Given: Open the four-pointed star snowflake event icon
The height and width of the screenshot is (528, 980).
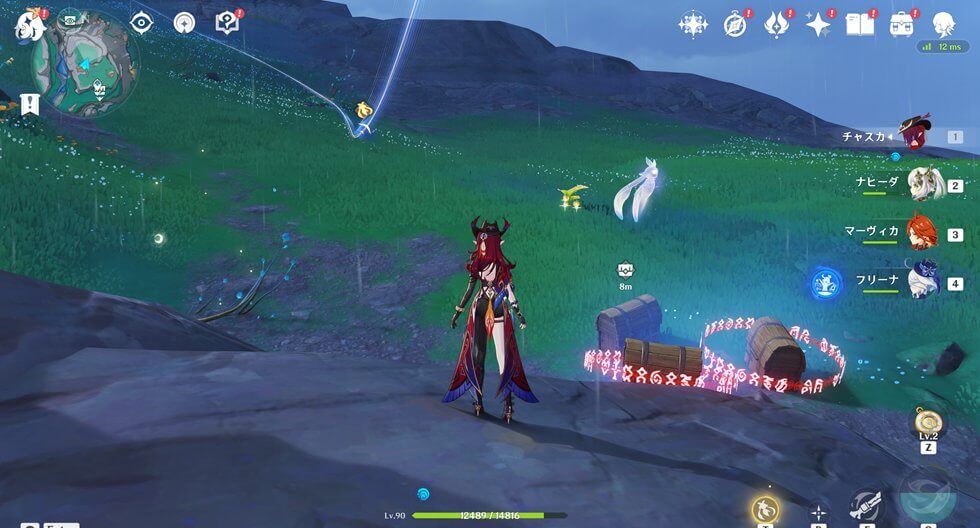Looking at the screenshot, I should 692,25.
